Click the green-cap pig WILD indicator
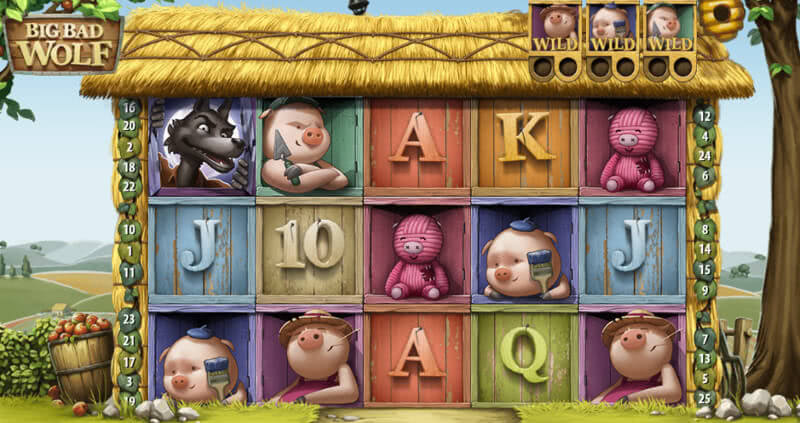Viewport: 800px width, 423px height. 668,28
